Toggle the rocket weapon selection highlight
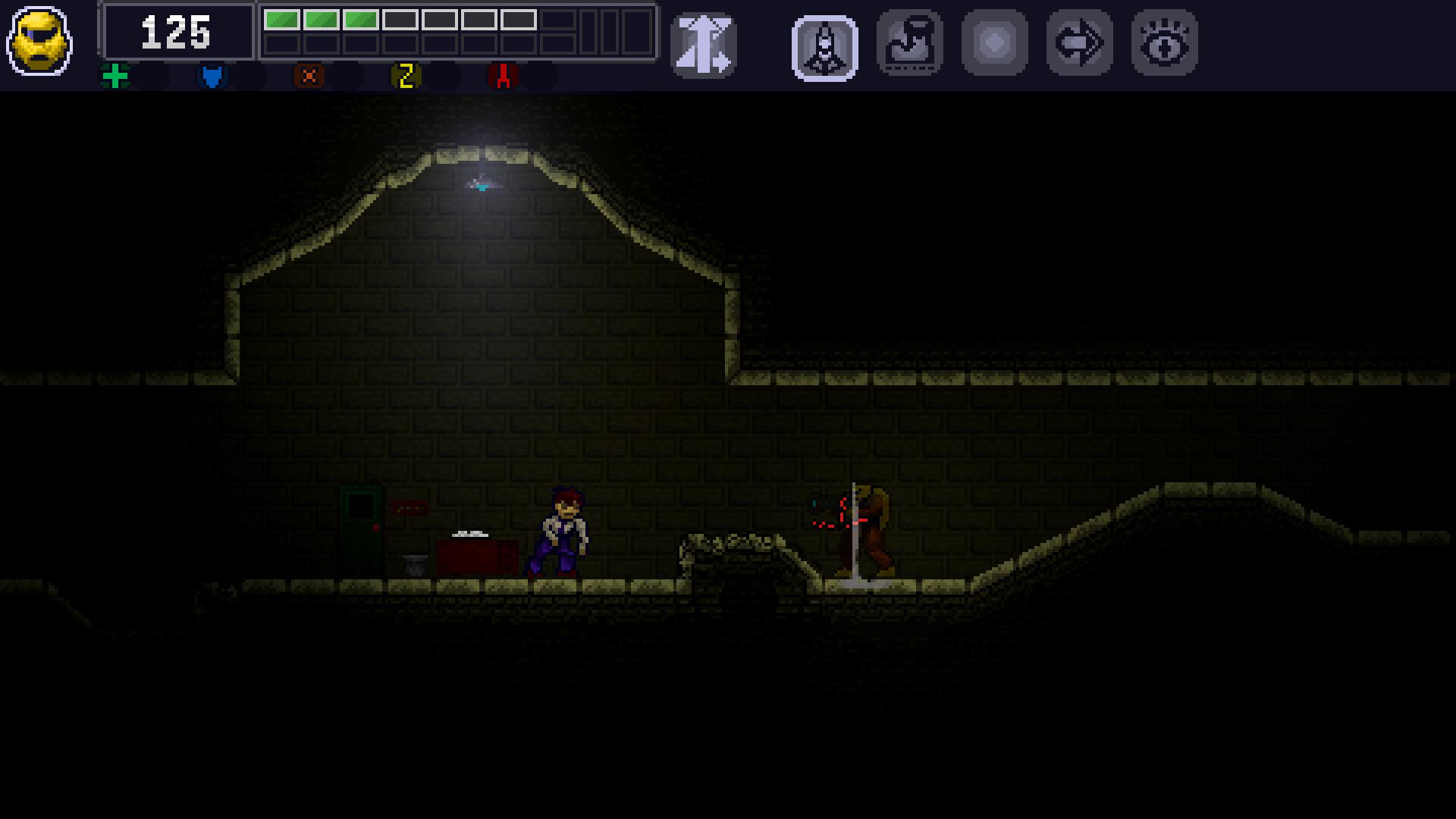 click(x=824, y=45)
